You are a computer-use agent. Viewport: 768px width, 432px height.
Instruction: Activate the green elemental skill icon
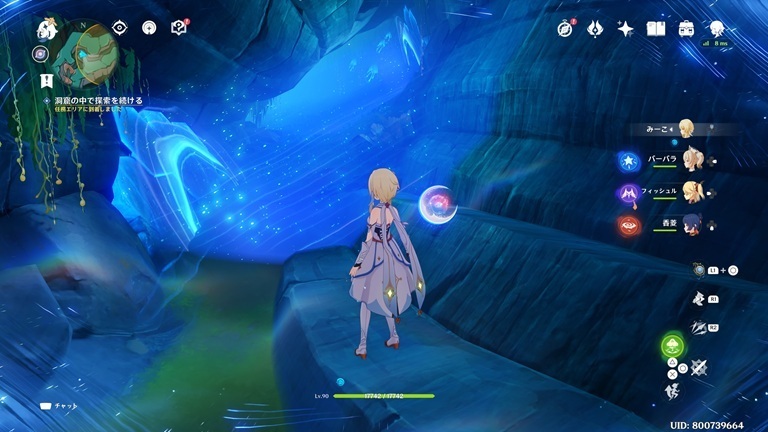point(671,347)
